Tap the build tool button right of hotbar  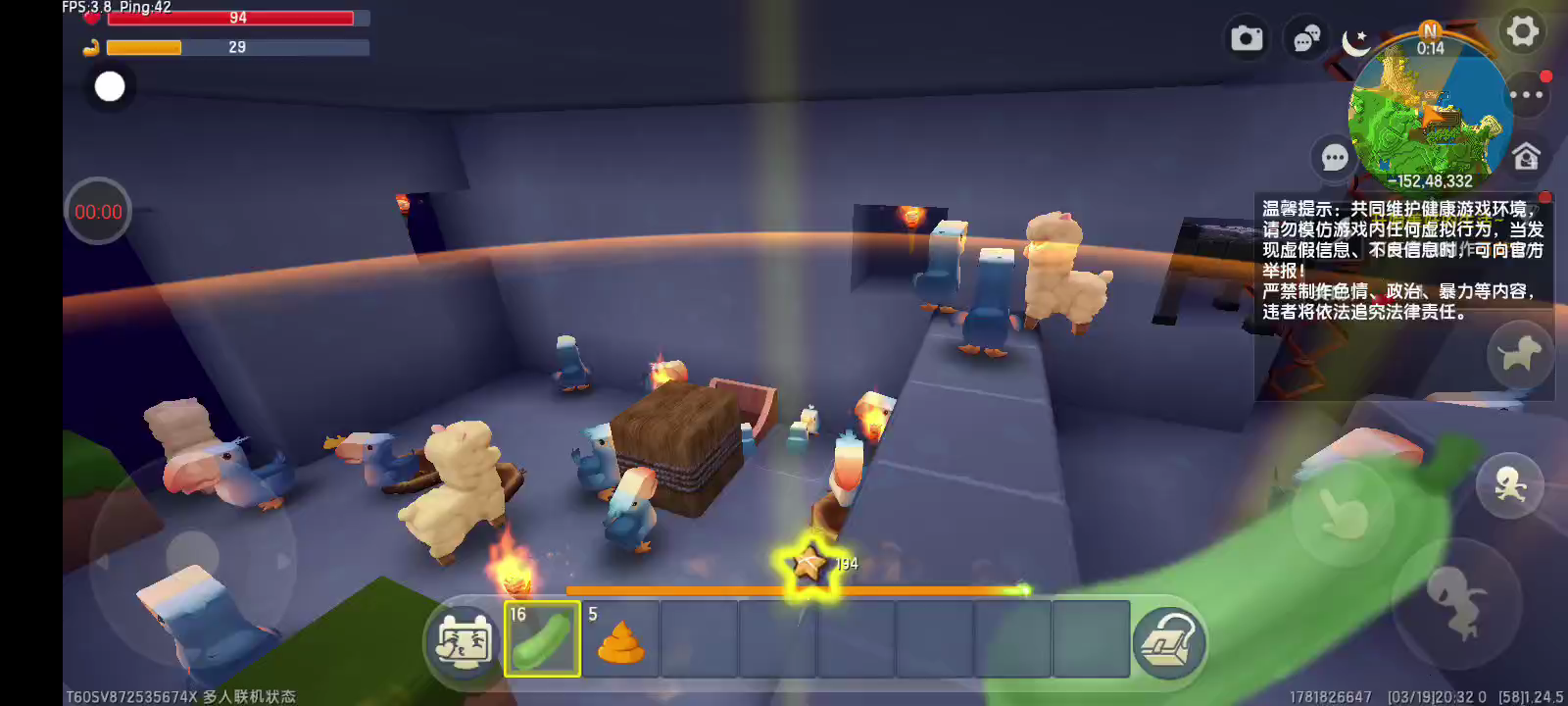pos(1168,641)
